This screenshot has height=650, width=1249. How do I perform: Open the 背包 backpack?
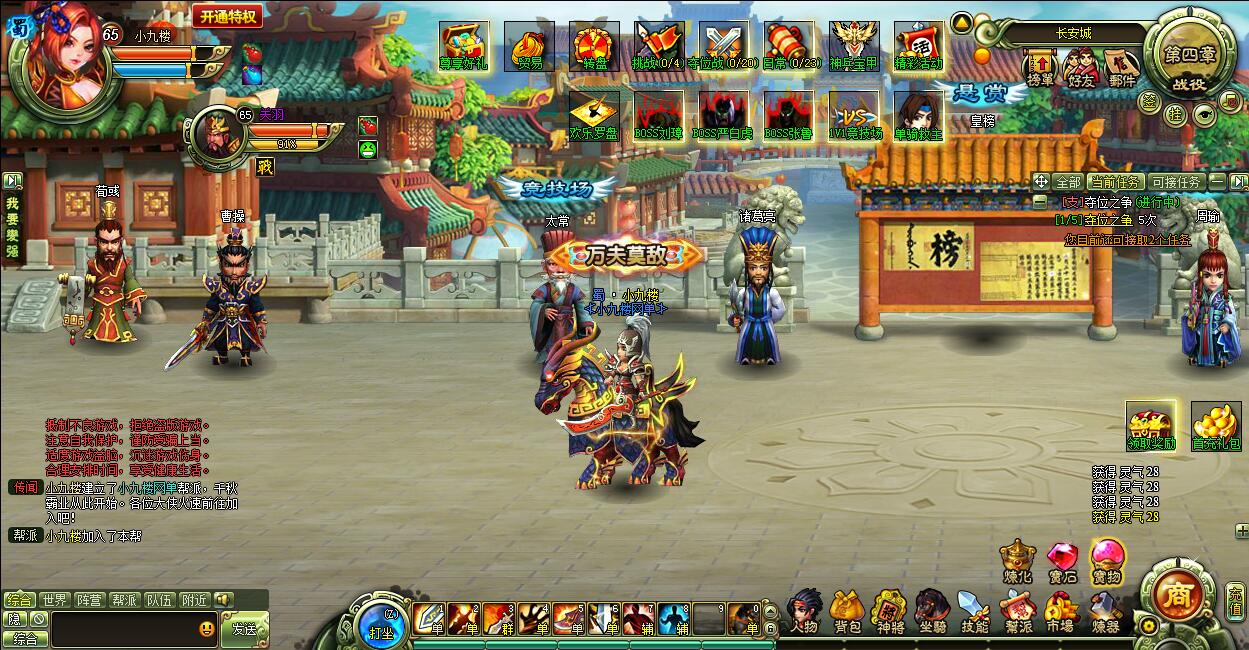coord(847,611)
